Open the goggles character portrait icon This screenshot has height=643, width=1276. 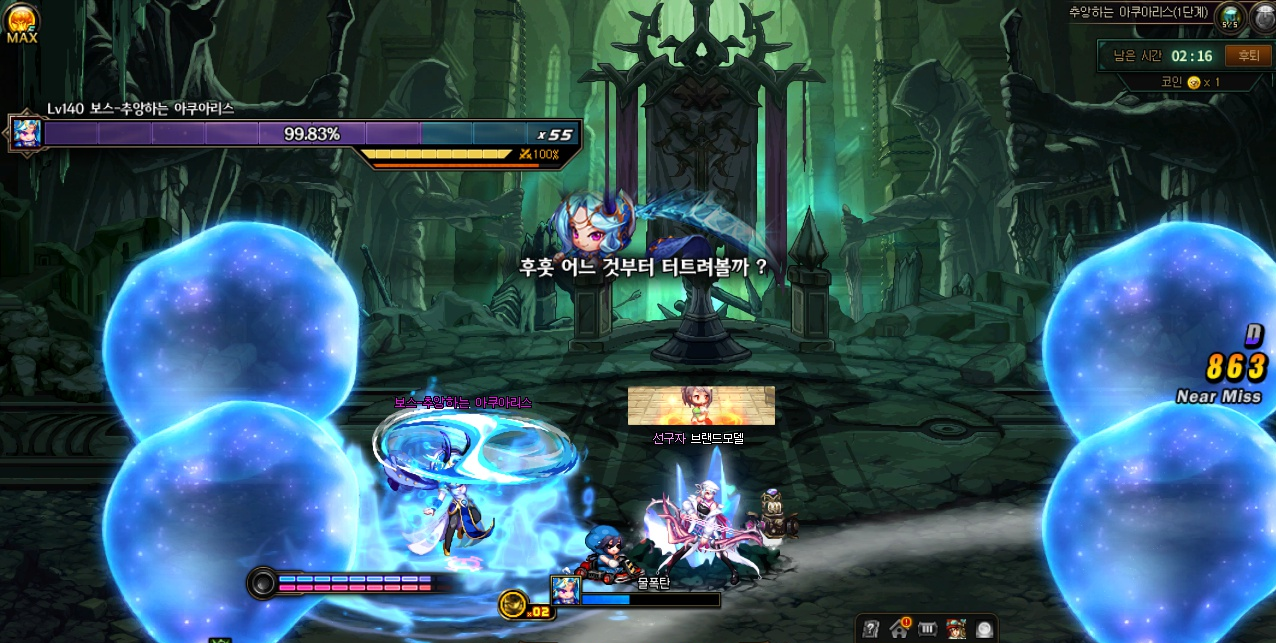coord(956,629)
